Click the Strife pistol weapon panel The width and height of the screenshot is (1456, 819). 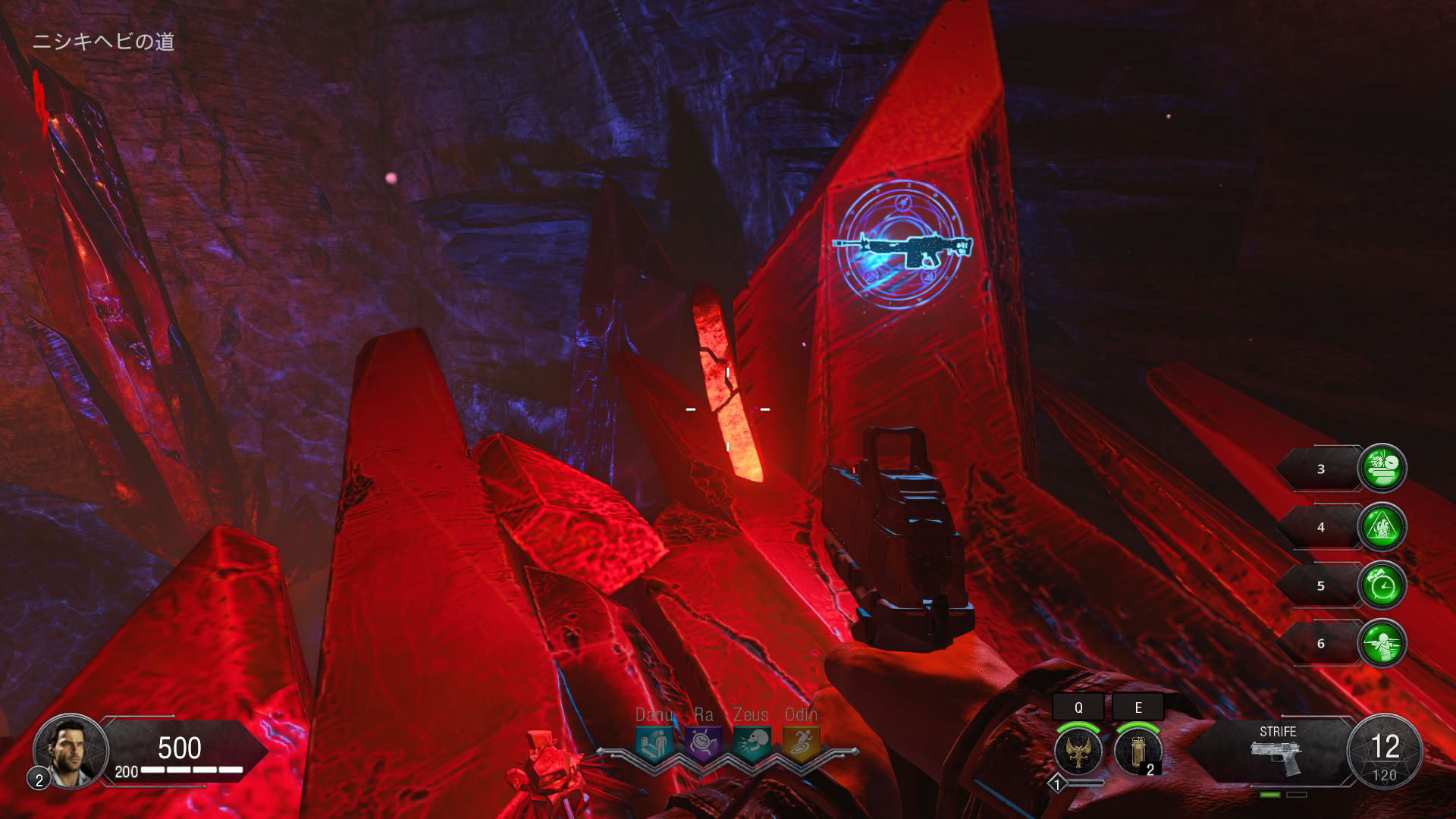[1277, 751]
